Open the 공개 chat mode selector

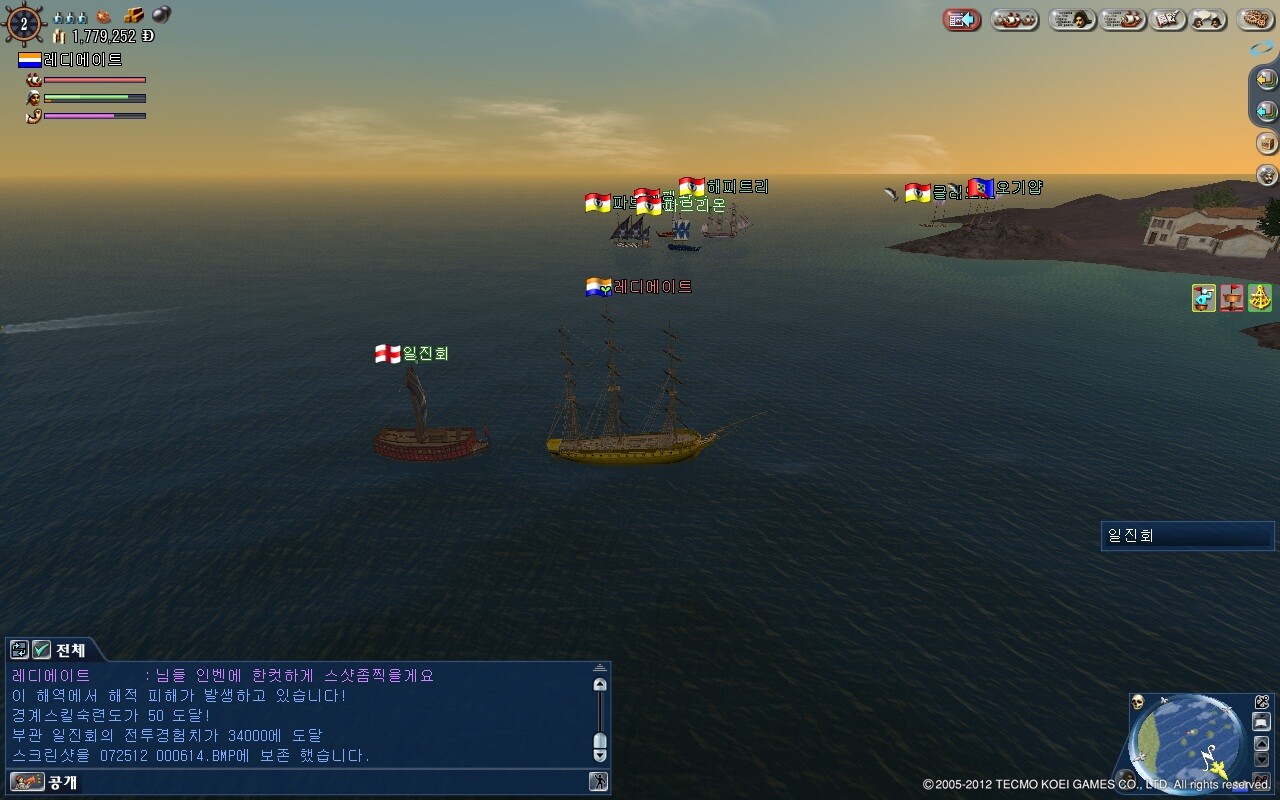60,782
